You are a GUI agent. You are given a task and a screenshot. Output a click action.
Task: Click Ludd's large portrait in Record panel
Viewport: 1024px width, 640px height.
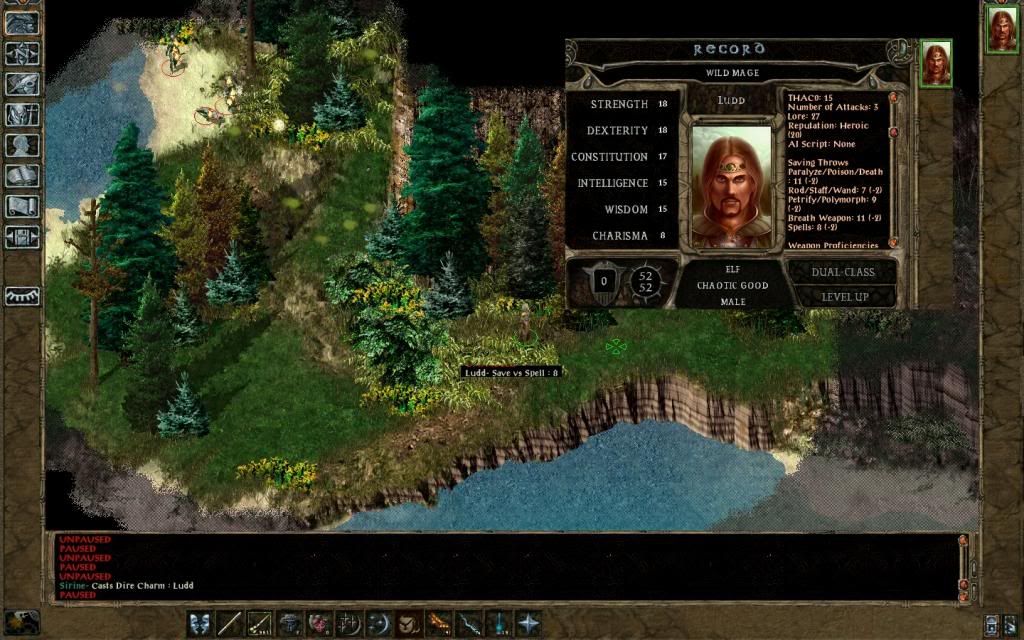point(731,185)
